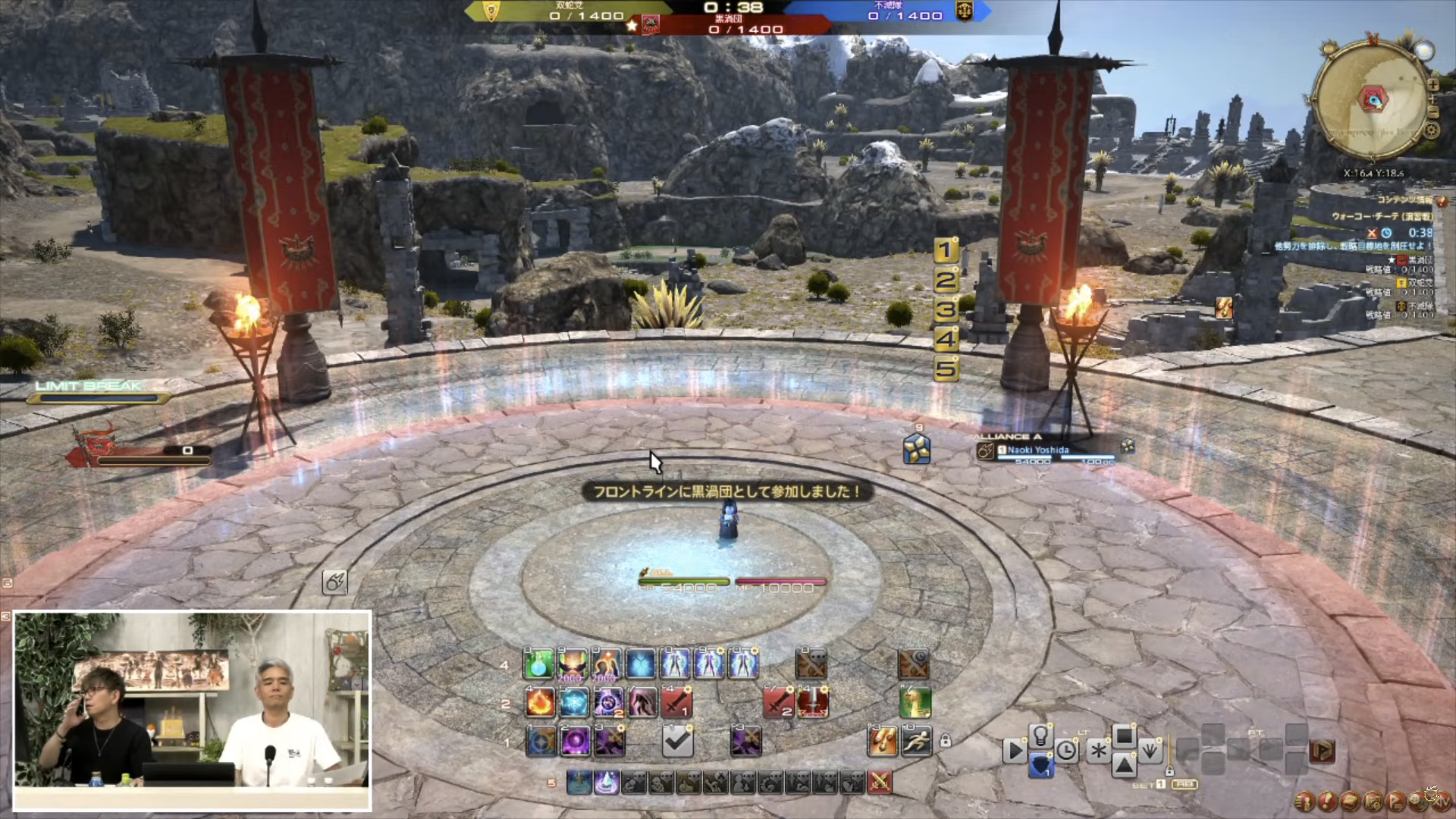
Task: Use the yellow chocobo mount icon
Action: point(915,703)
